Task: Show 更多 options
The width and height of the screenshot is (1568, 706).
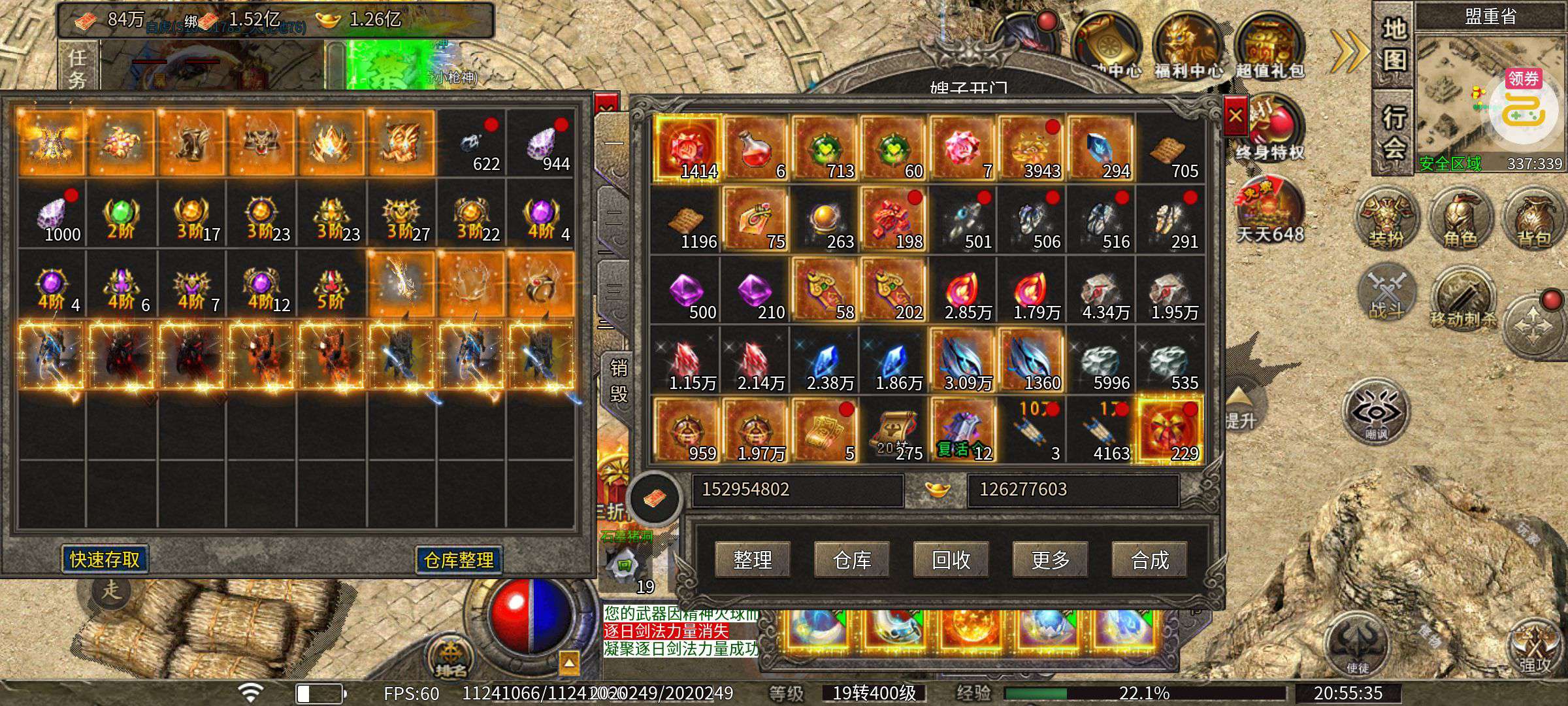Action: click(x=1051, y=560)
